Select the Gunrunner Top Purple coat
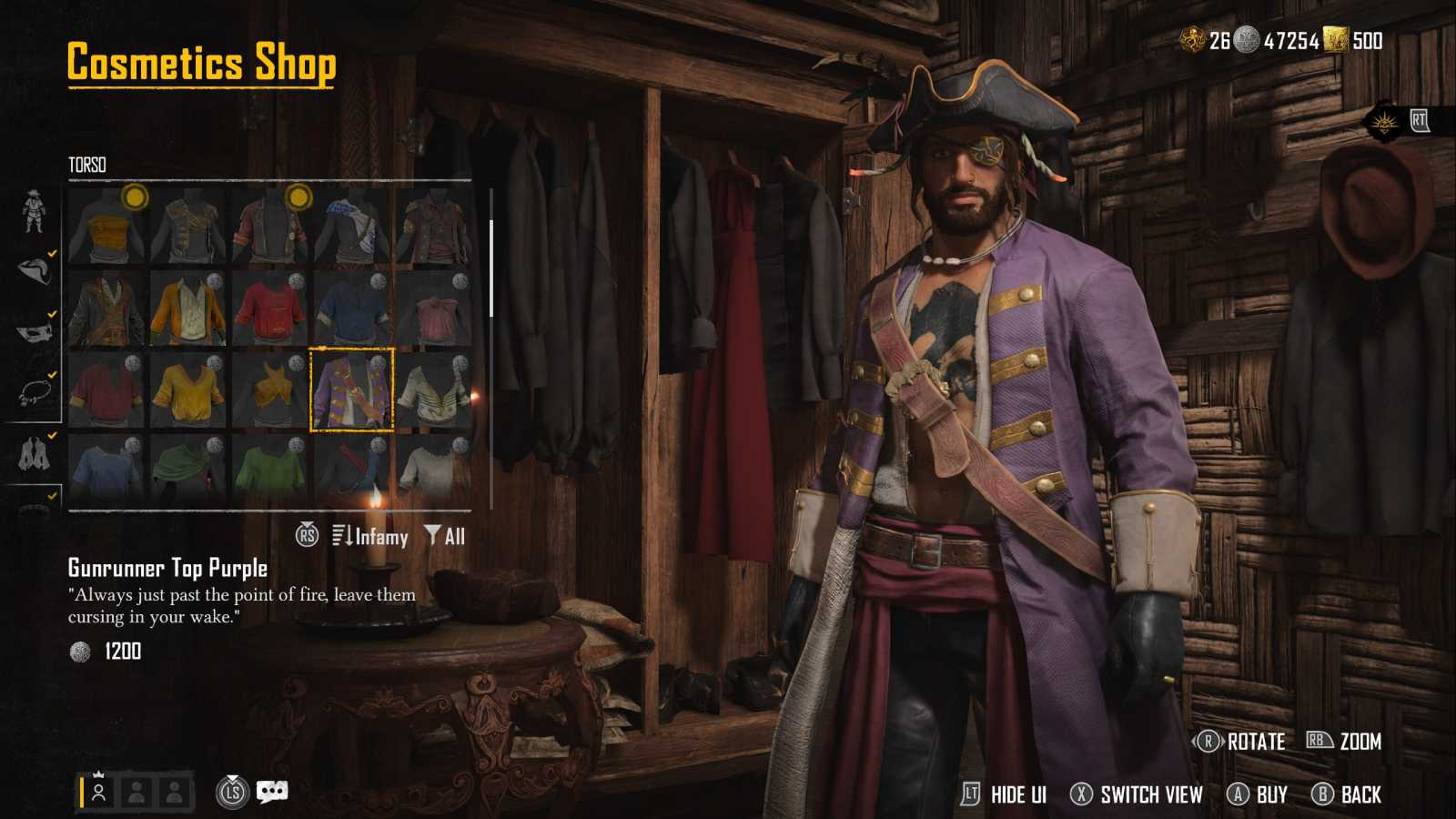 pyautogui.click(x=352, y=389)
